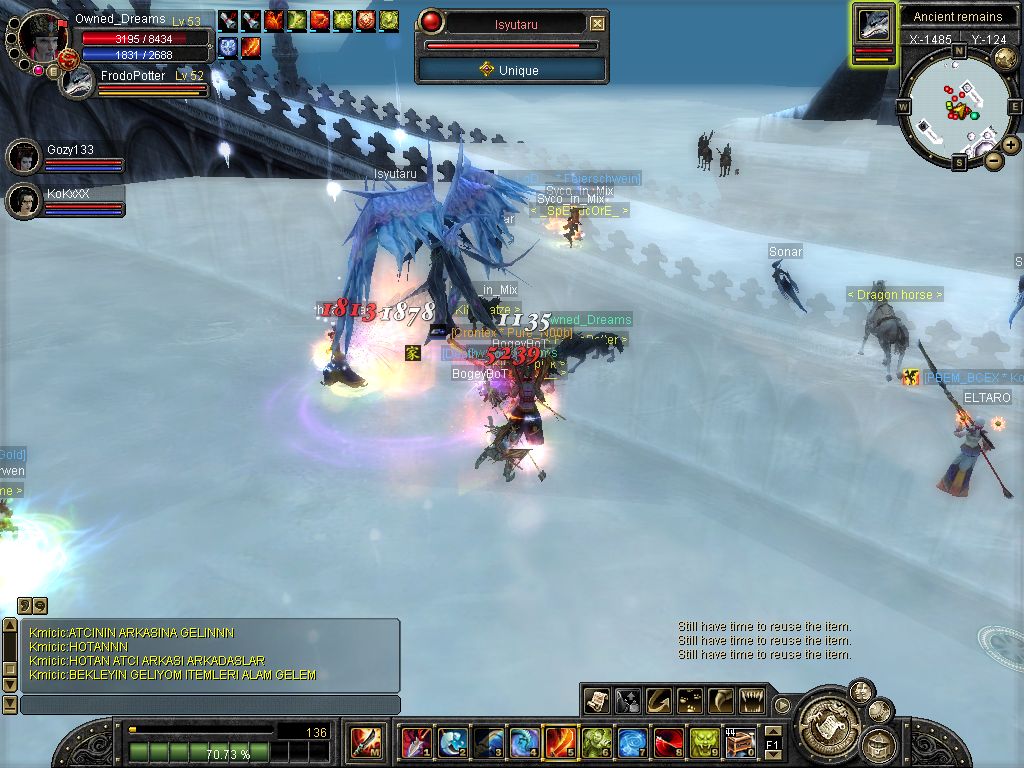Select party member Gozy133 portrait
This screenshot has width=1024, height=768.
(x=23, y=157)
